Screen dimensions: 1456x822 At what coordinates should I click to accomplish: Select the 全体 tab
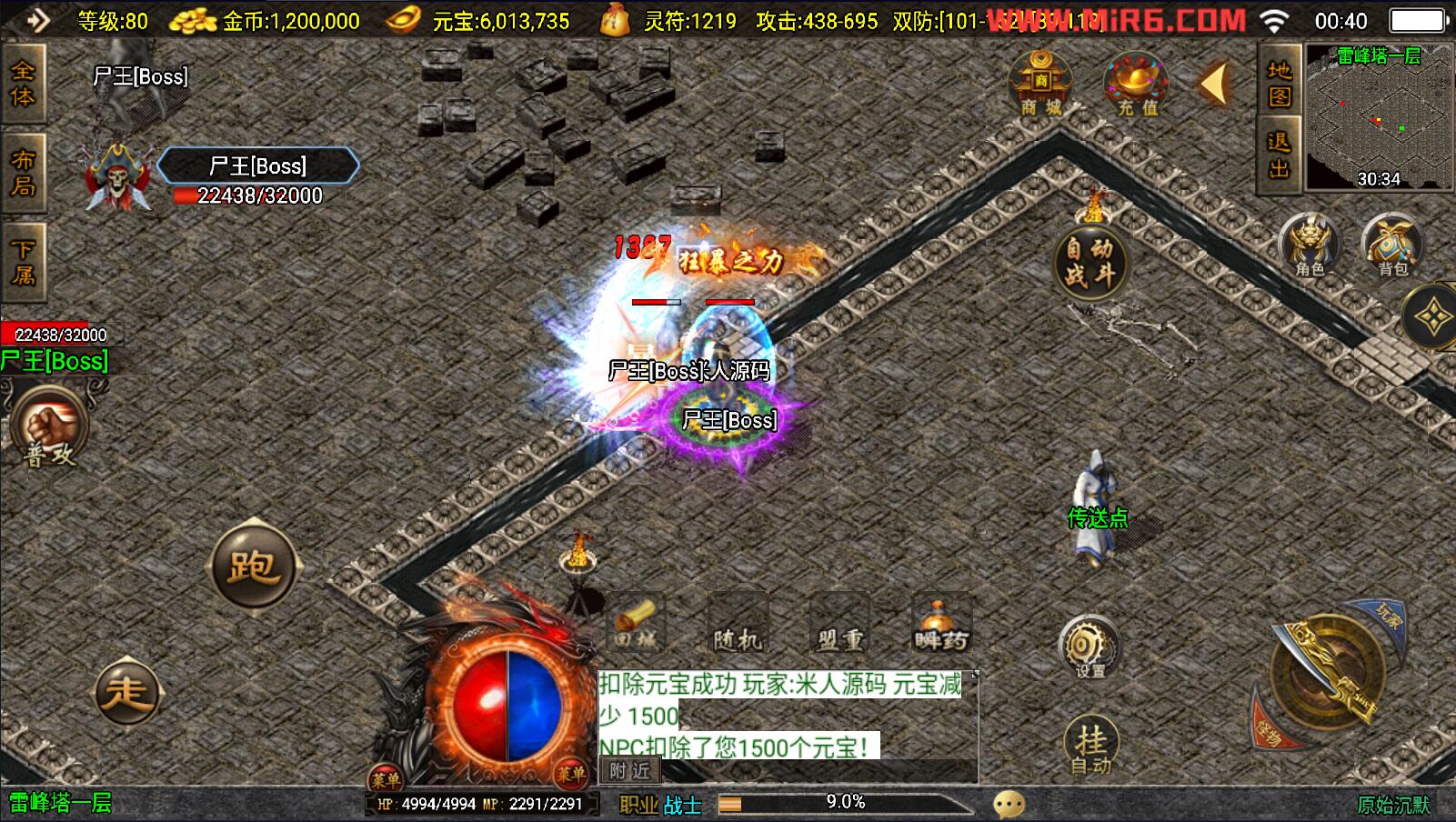click(x=23, y=84)
